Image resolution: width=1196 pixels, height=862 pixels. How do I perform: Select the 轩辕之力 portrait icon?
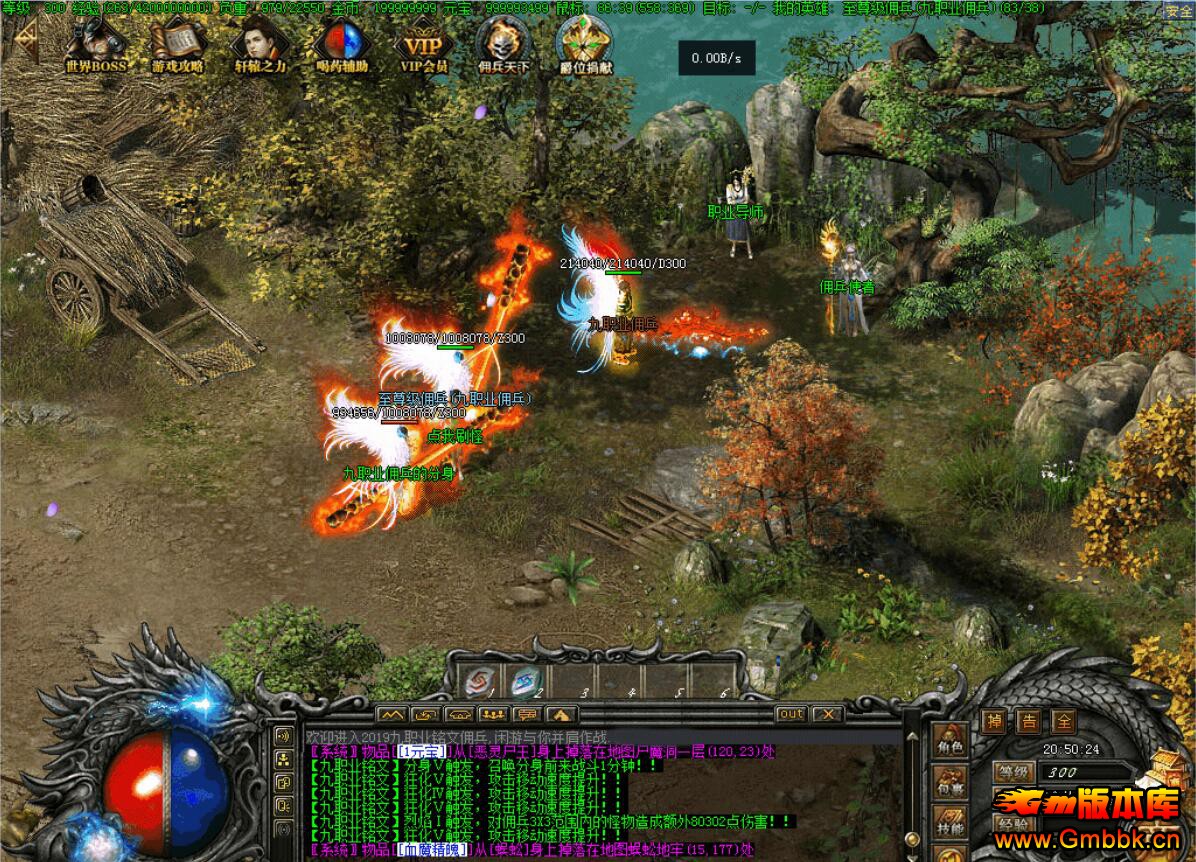(x=259, y=46)
